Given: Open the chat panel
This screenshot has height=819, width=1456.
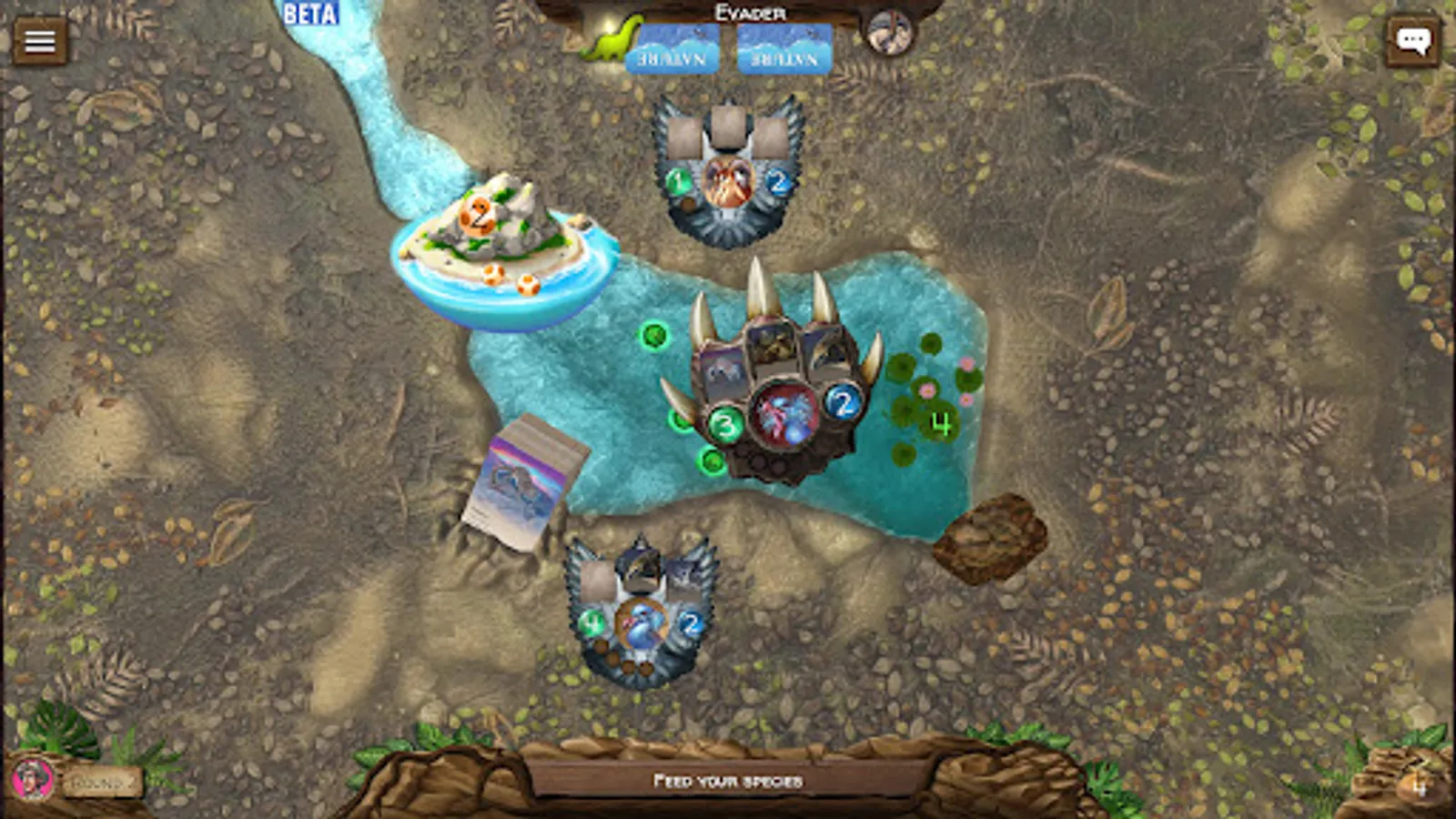Looking at the screenshot, I should coord(1414,39).
